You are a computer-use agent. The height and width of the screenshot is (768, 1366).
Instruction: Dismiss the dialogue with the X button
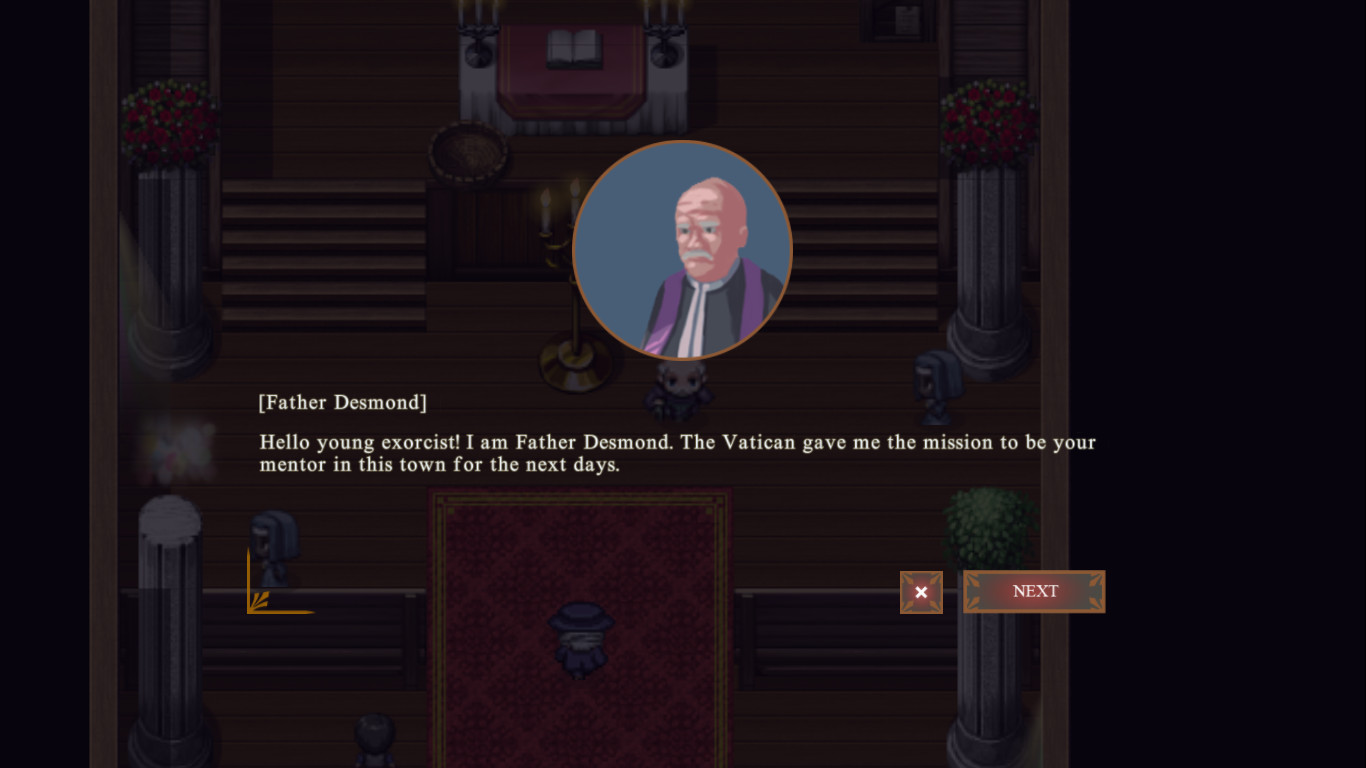[x=920, y=592]
